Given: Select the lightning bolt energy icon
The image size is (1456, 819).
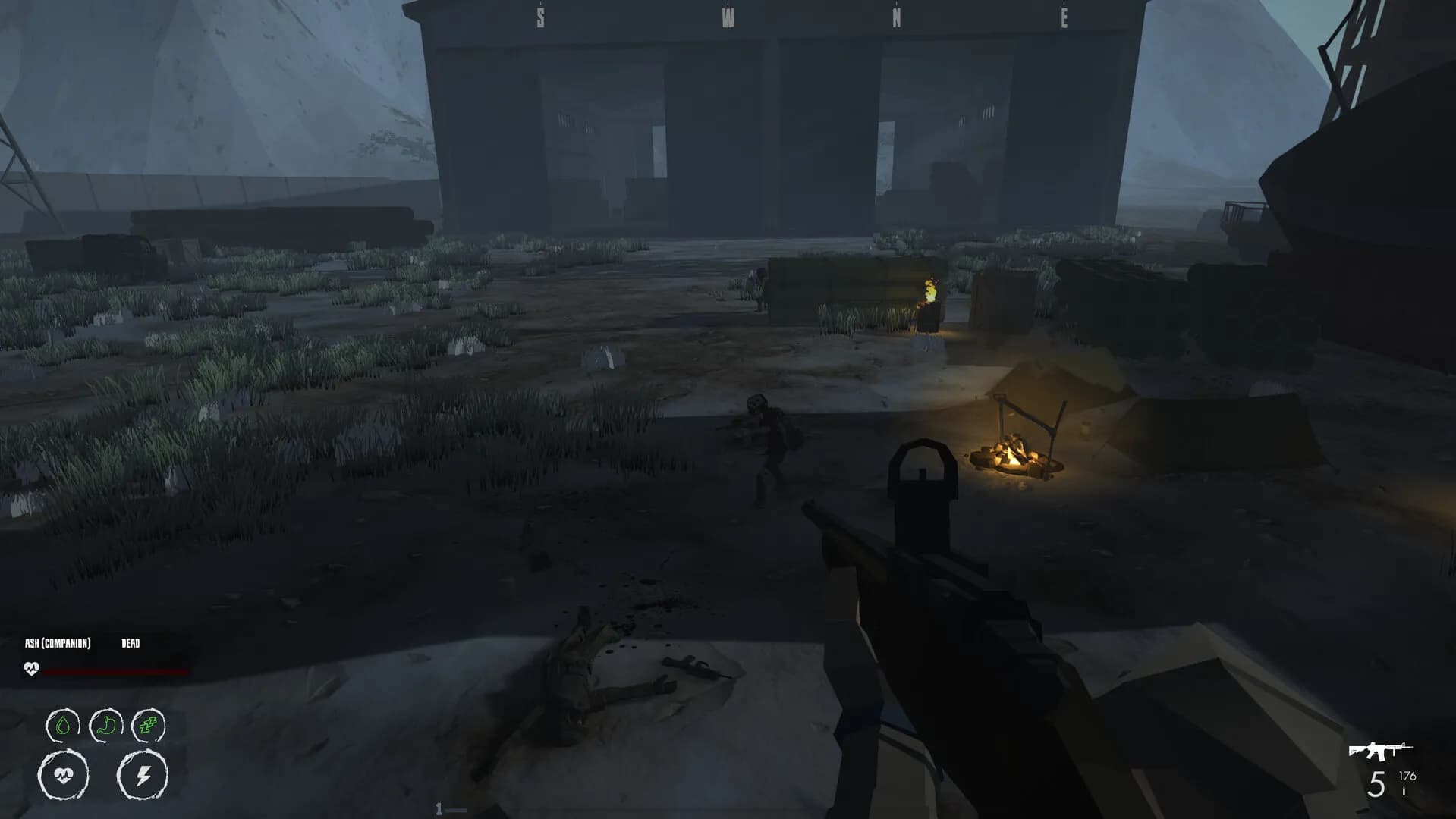Looking at the screenshot, I should coord(144,775).
